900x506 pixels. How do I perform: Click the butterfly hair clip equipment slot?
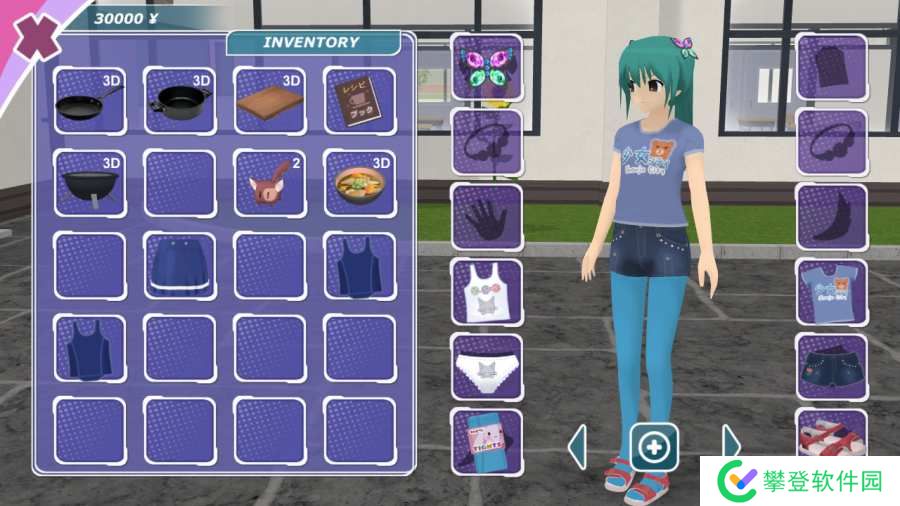(x=487, y=68)
